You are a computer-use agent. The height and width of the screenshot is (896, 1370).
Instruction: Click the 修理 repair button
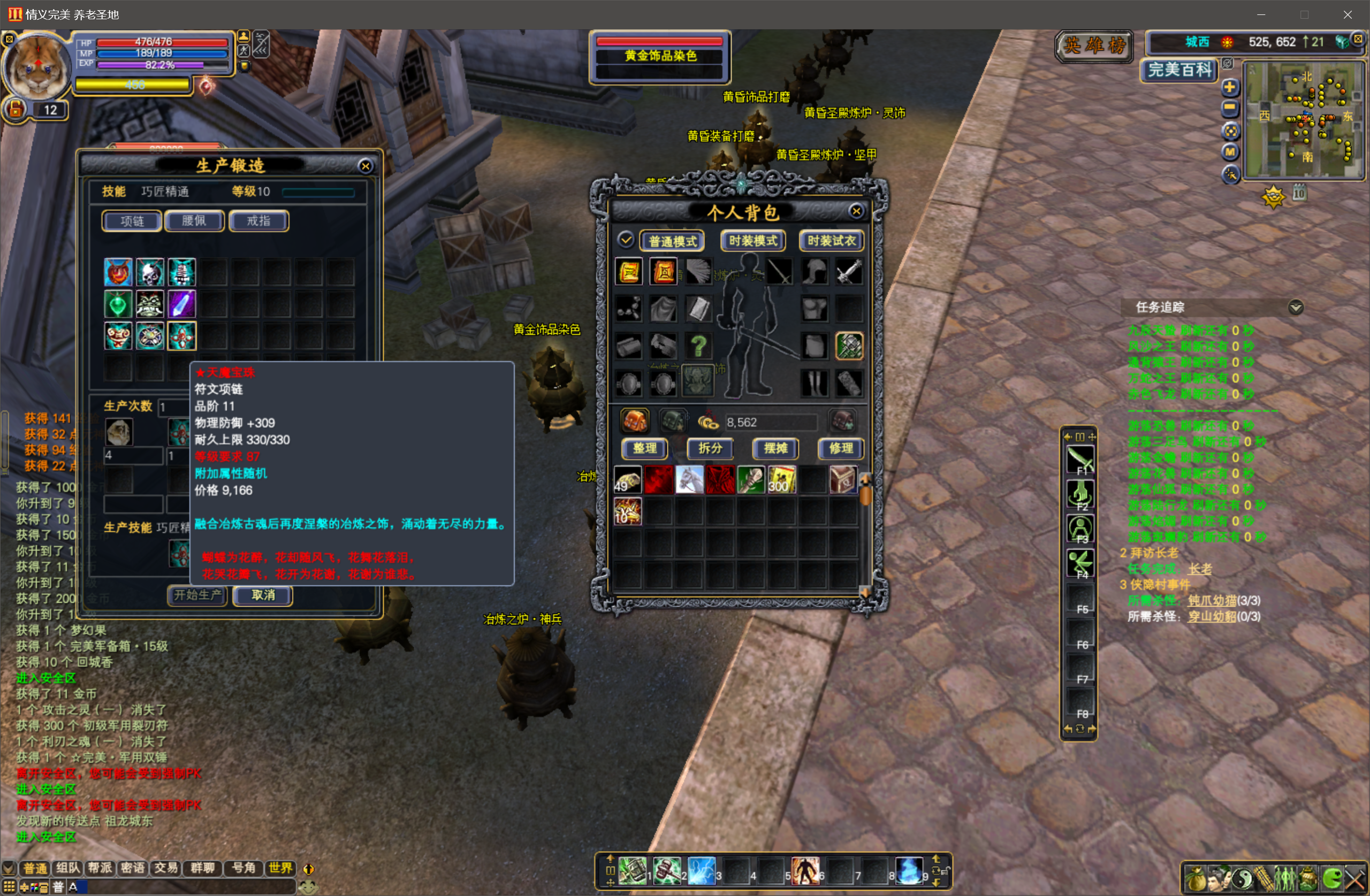pyautogui.click(x=840, y=448)
